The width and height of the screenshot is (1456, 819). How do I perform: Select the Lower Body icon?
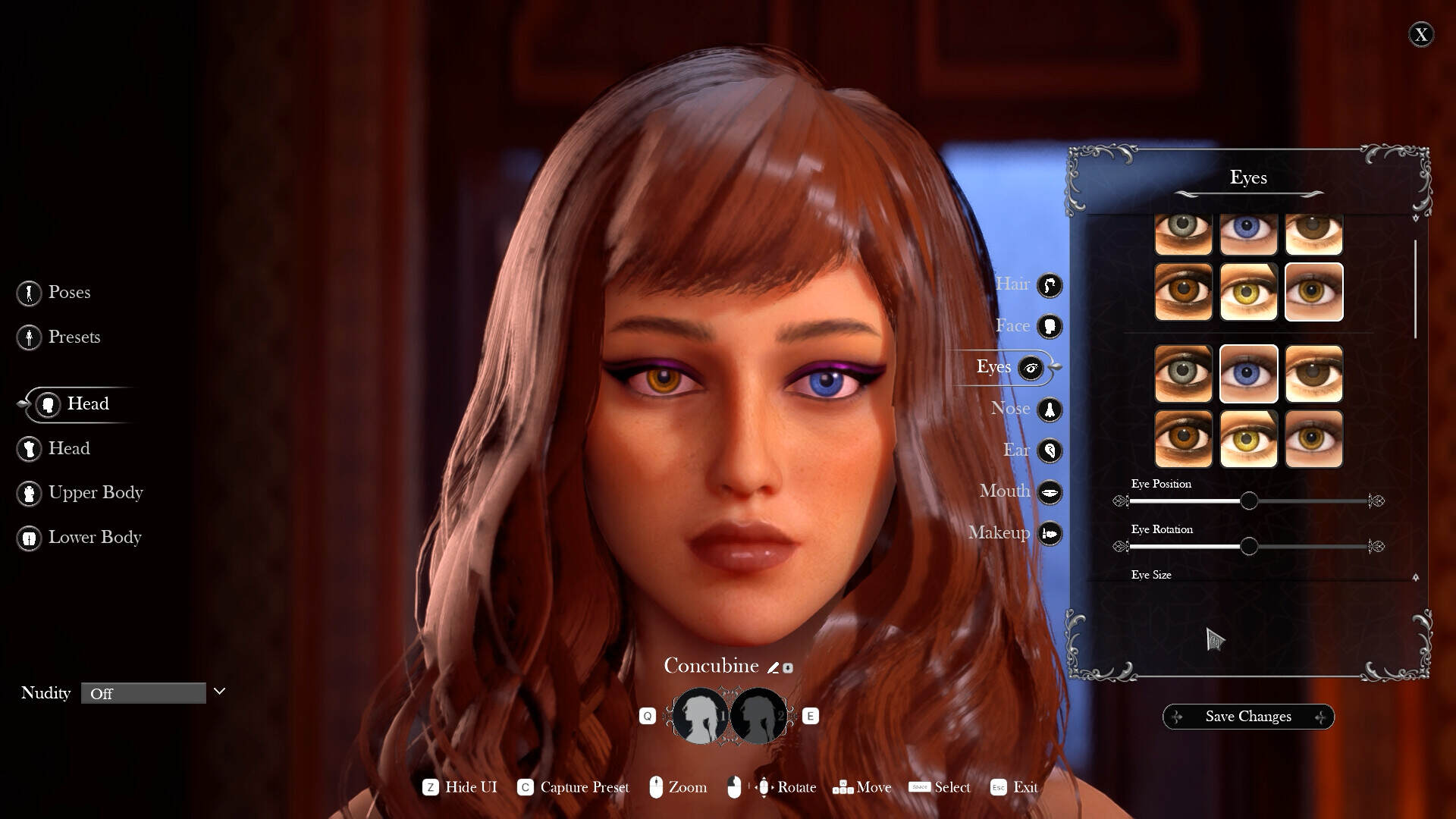(x=29, y=538)
